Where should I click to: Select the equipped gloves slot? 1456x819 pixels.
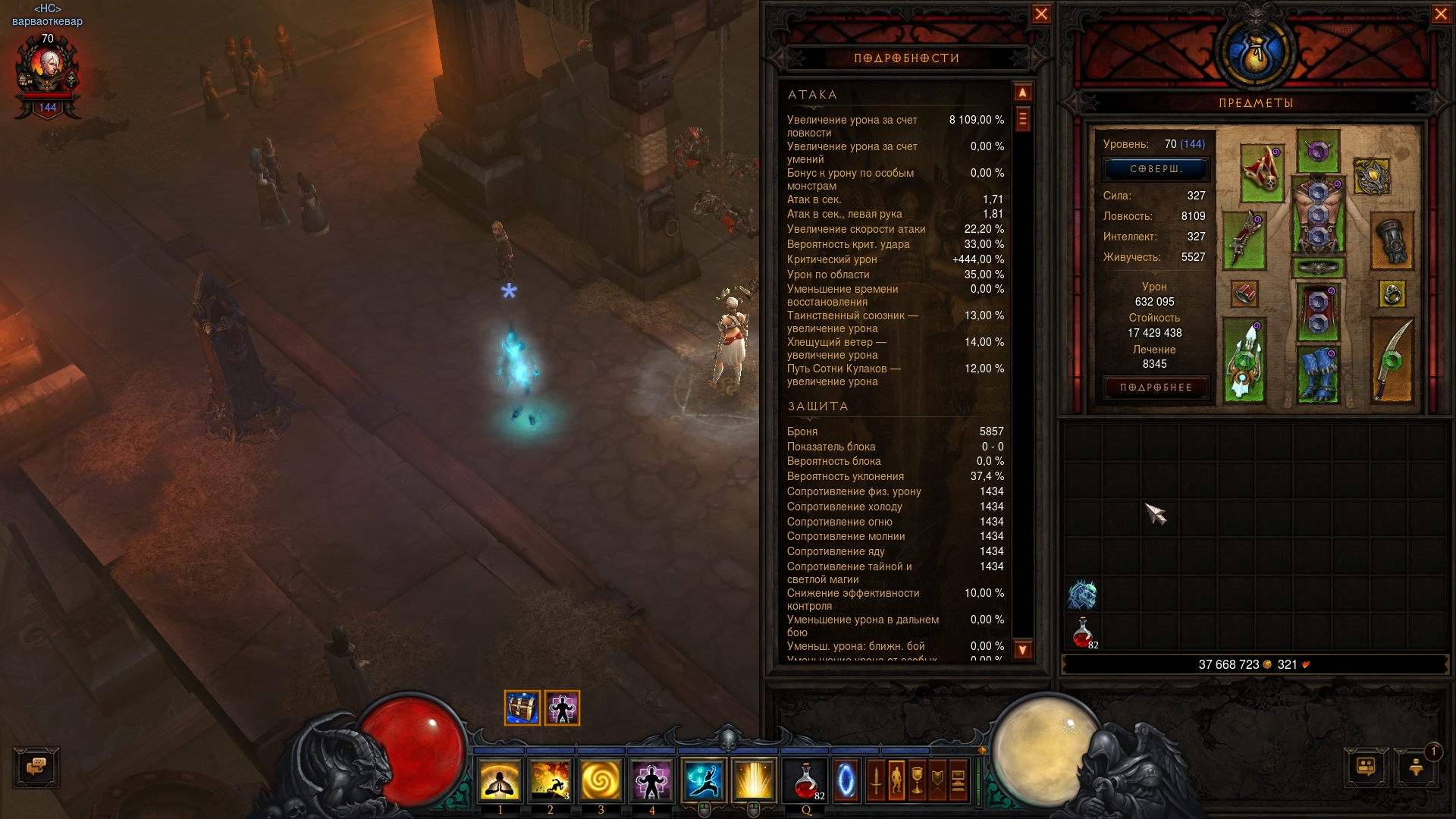pyautogui.click(x=1392, y=240)
